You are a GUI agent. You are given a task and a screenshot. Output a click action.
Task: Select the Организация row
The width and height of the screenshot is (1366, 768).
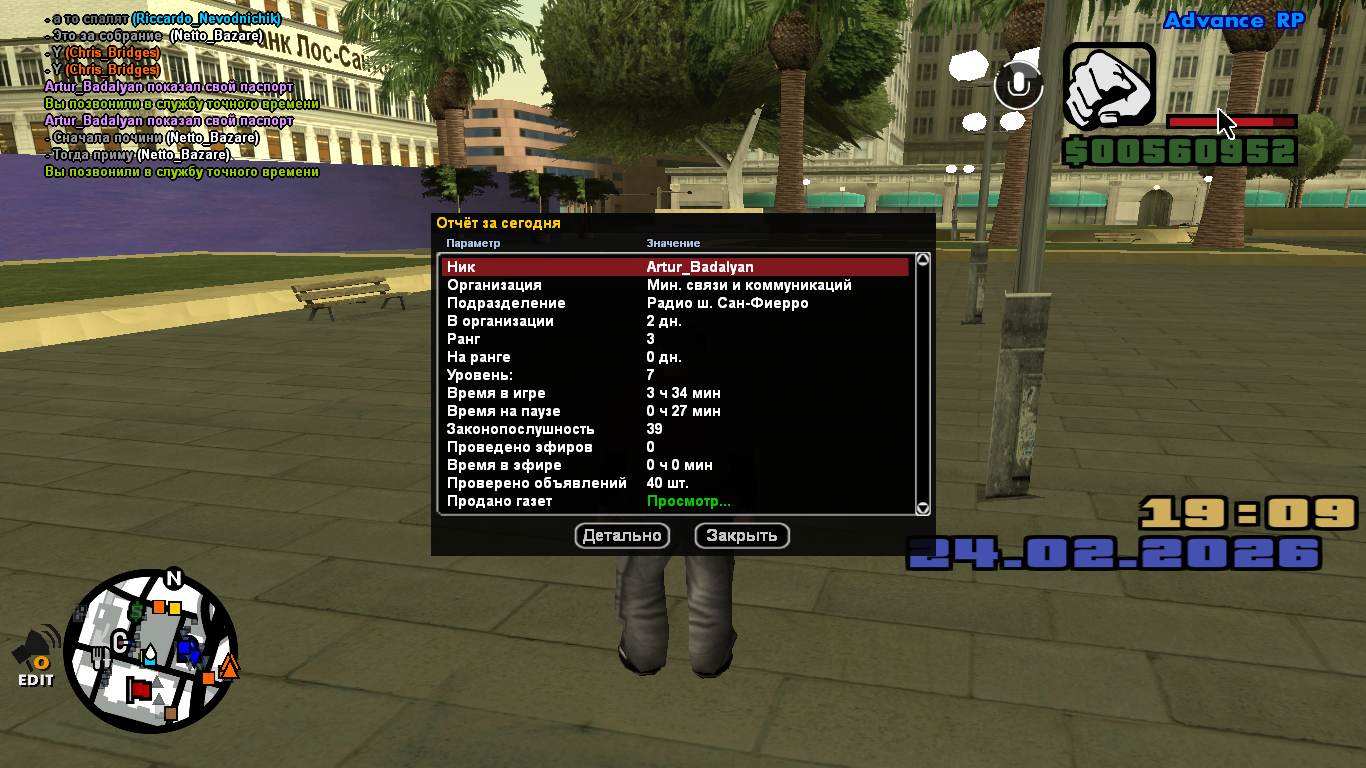[675, 285]
